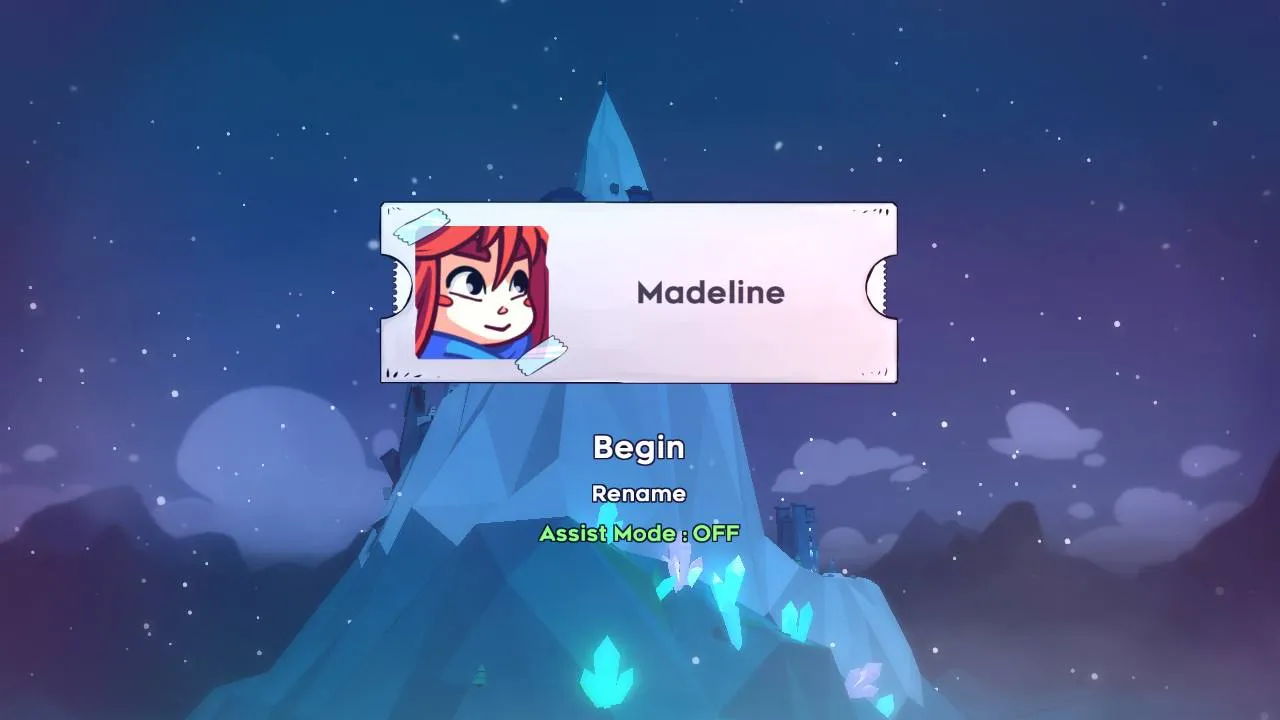Click Madeline's portrait on the save ticket

[x=483, y=295]
